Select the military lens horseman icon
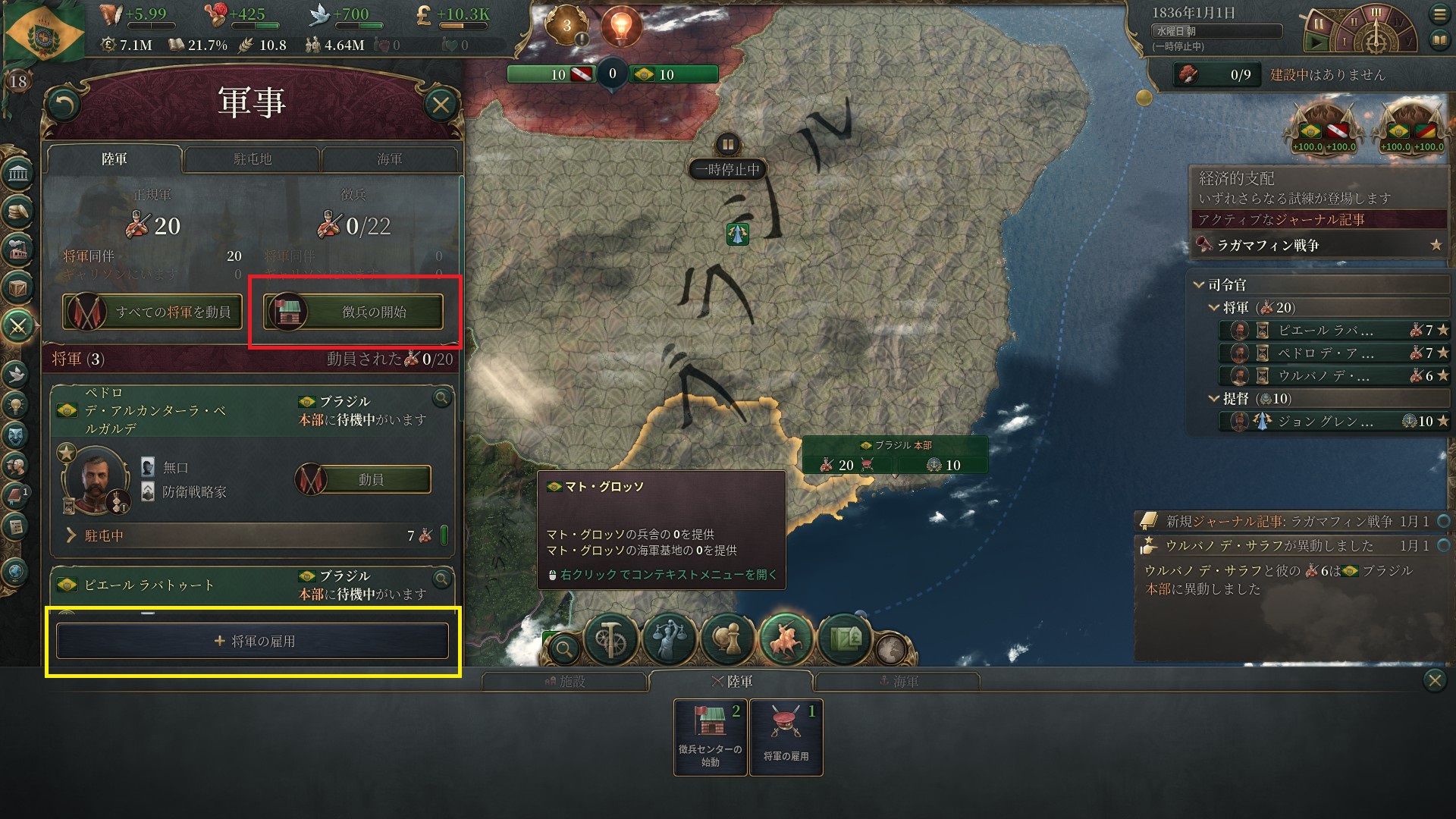 [x=786, y=639]
